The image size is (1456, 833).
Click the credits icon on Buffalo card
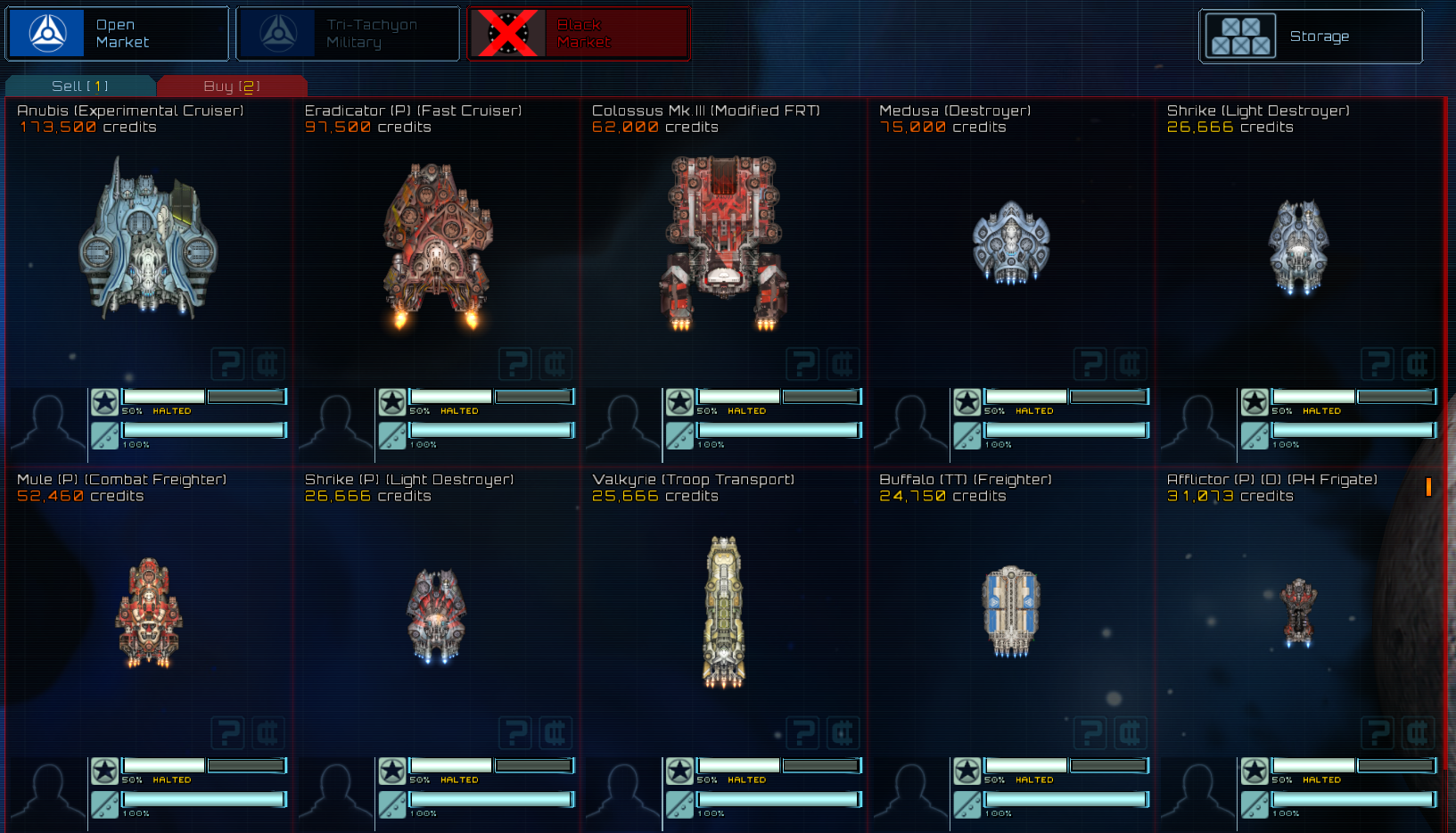(1130, 733)
